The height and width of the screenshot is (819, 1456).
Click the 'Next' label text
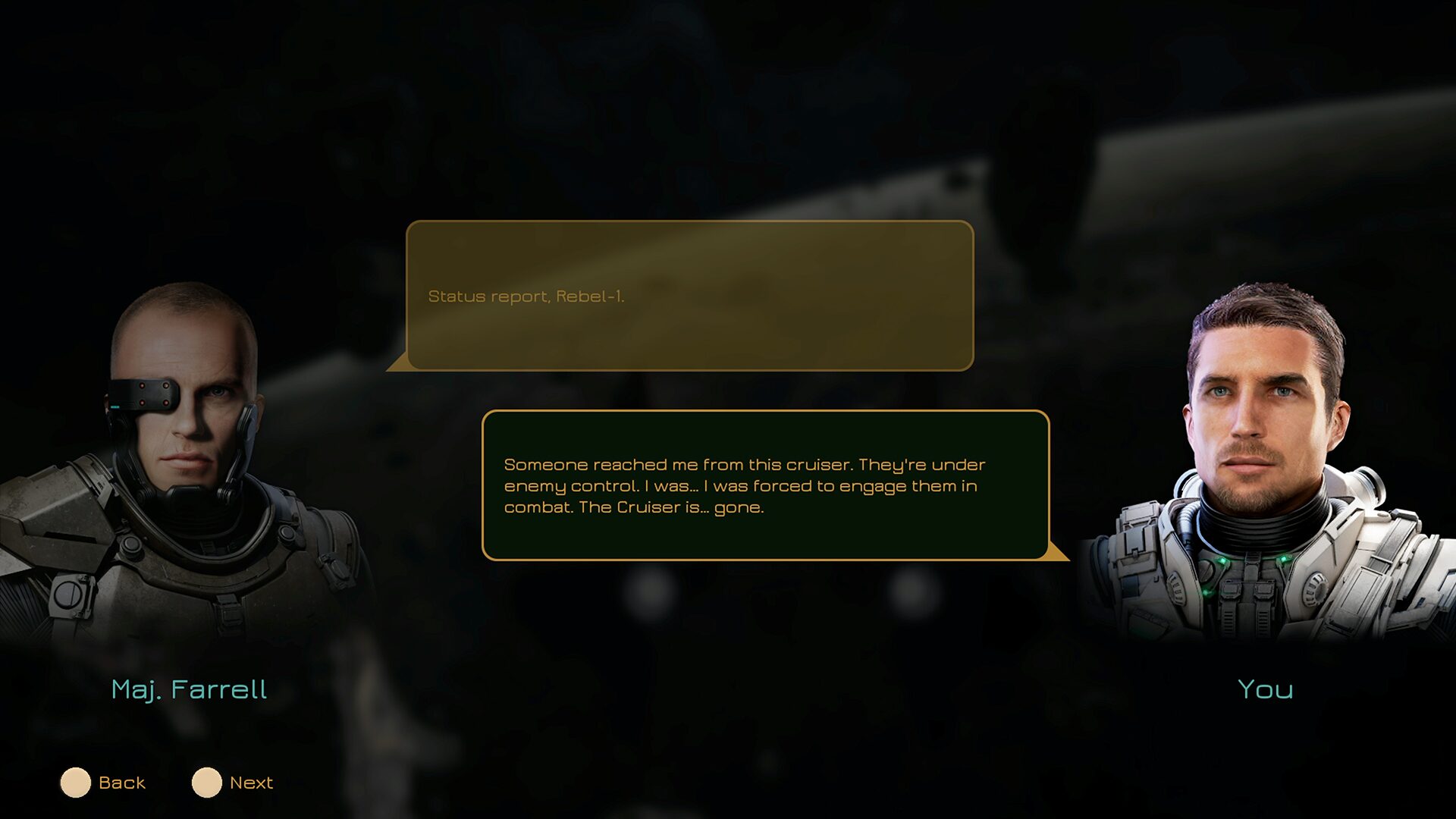click(x=251, y=782)
